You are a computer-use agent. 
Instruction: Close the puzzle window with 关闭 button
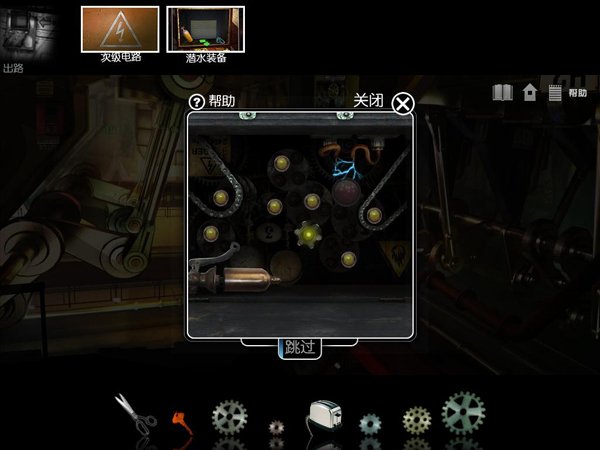coord(403,103)
